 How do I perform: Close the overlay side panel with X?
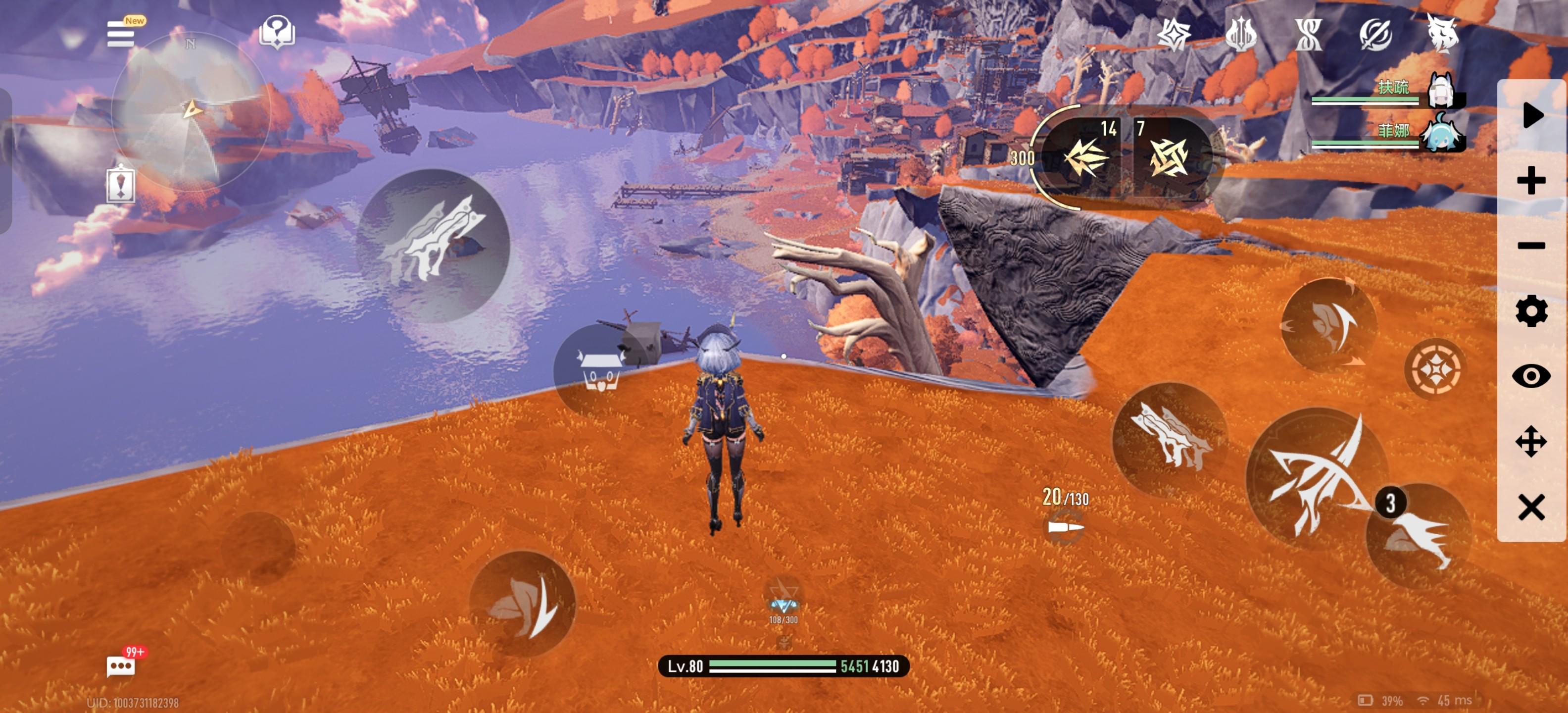(x=1531, y=507)
